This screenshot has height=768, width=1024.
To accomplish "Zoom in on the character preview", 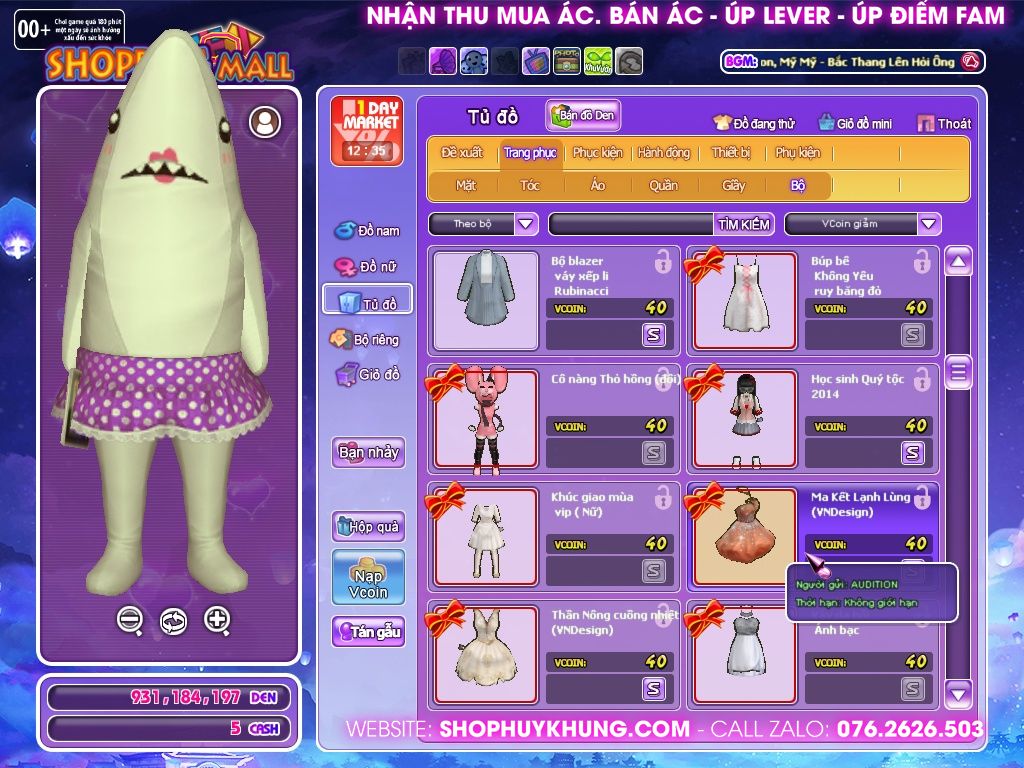I will [217, 620].
